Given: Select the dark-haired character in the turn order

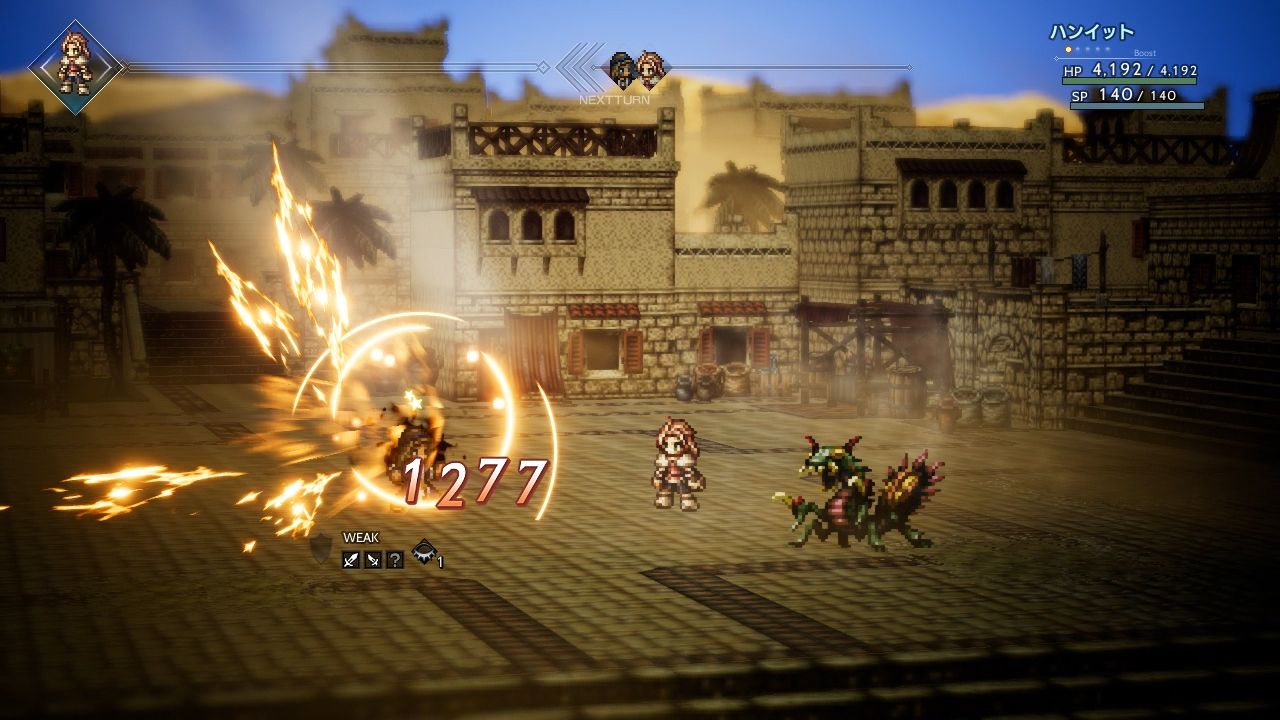Looking at the screenshot, I should tap(621, 66).
